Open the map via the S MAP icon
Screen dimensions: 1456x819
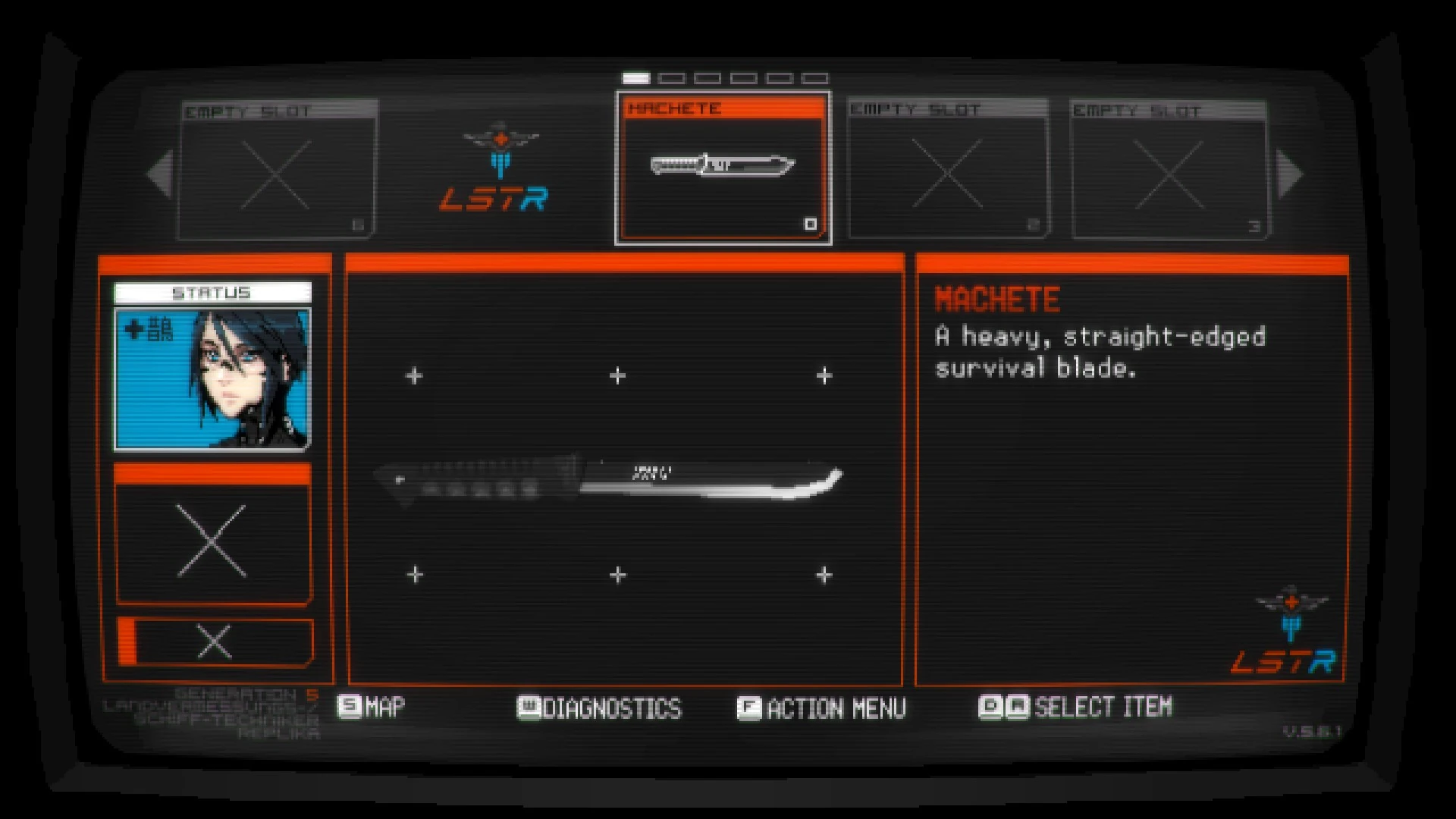coord(351,706)
